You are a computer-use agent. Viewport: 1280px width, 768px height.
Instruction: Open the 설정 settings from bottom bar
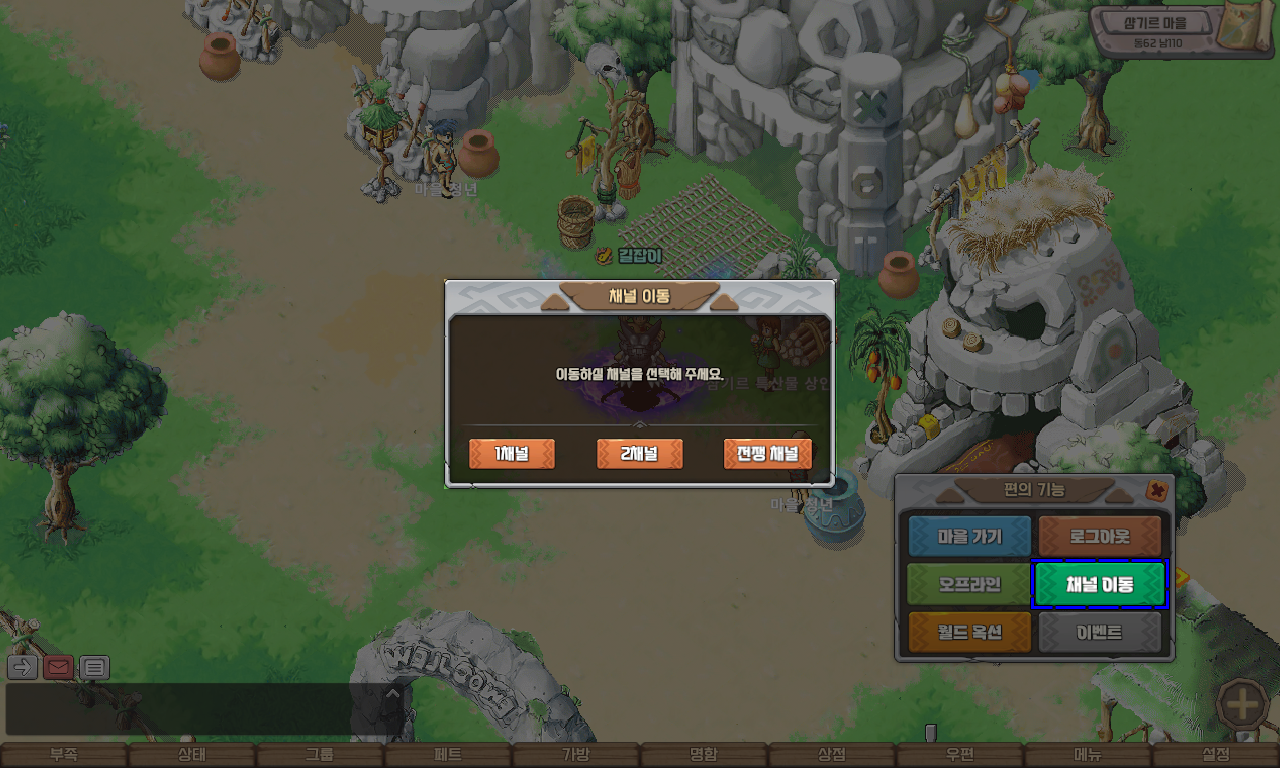(1216, 755)
